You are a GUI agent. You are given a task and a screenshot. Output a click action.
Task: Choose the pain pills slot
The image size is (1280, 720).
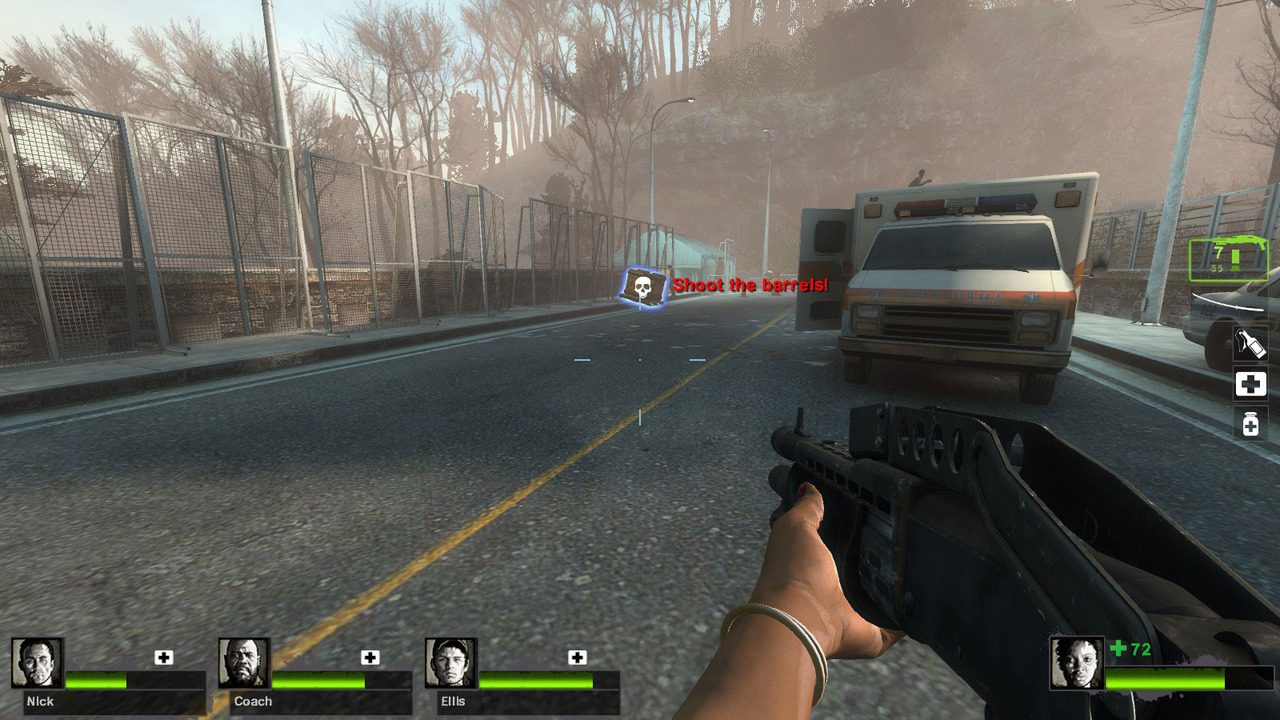pyautogui.click(x=1250, y=424)
